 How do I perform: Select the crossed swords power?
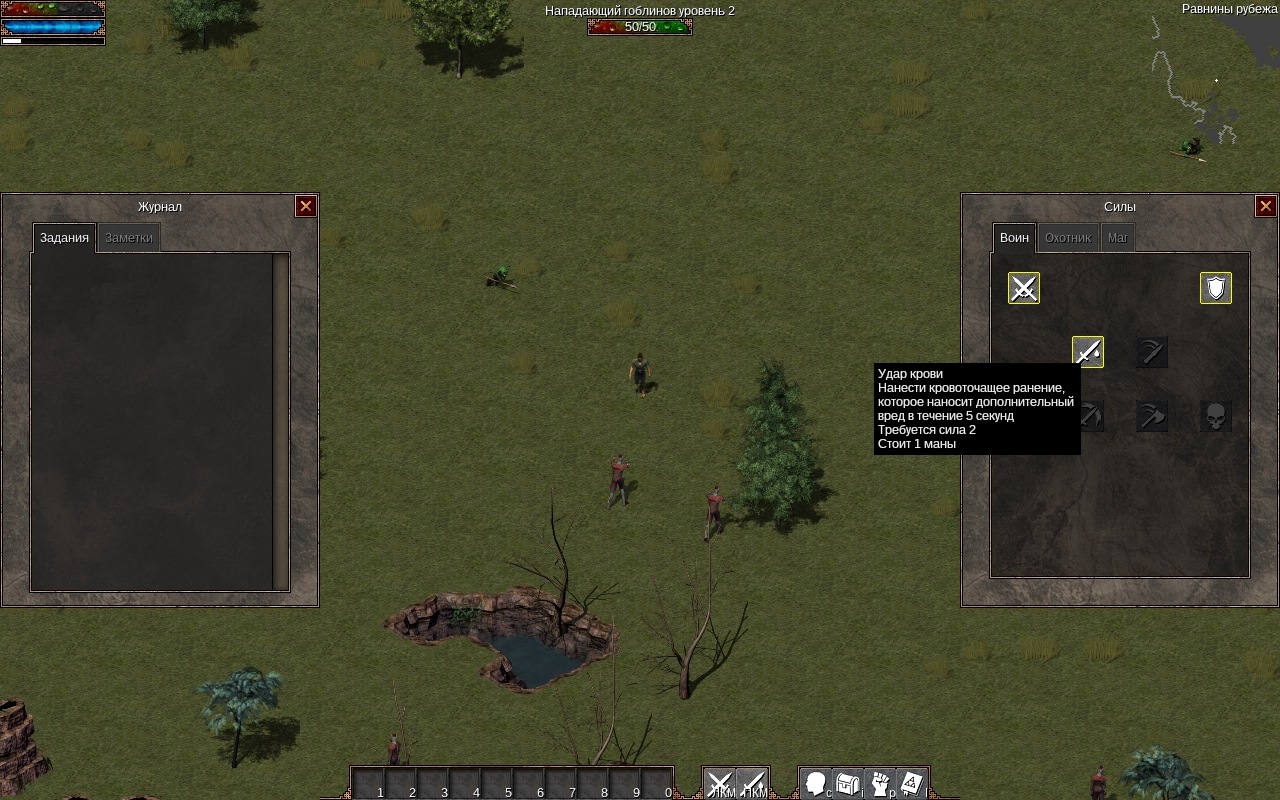(x=1024, y=288)
